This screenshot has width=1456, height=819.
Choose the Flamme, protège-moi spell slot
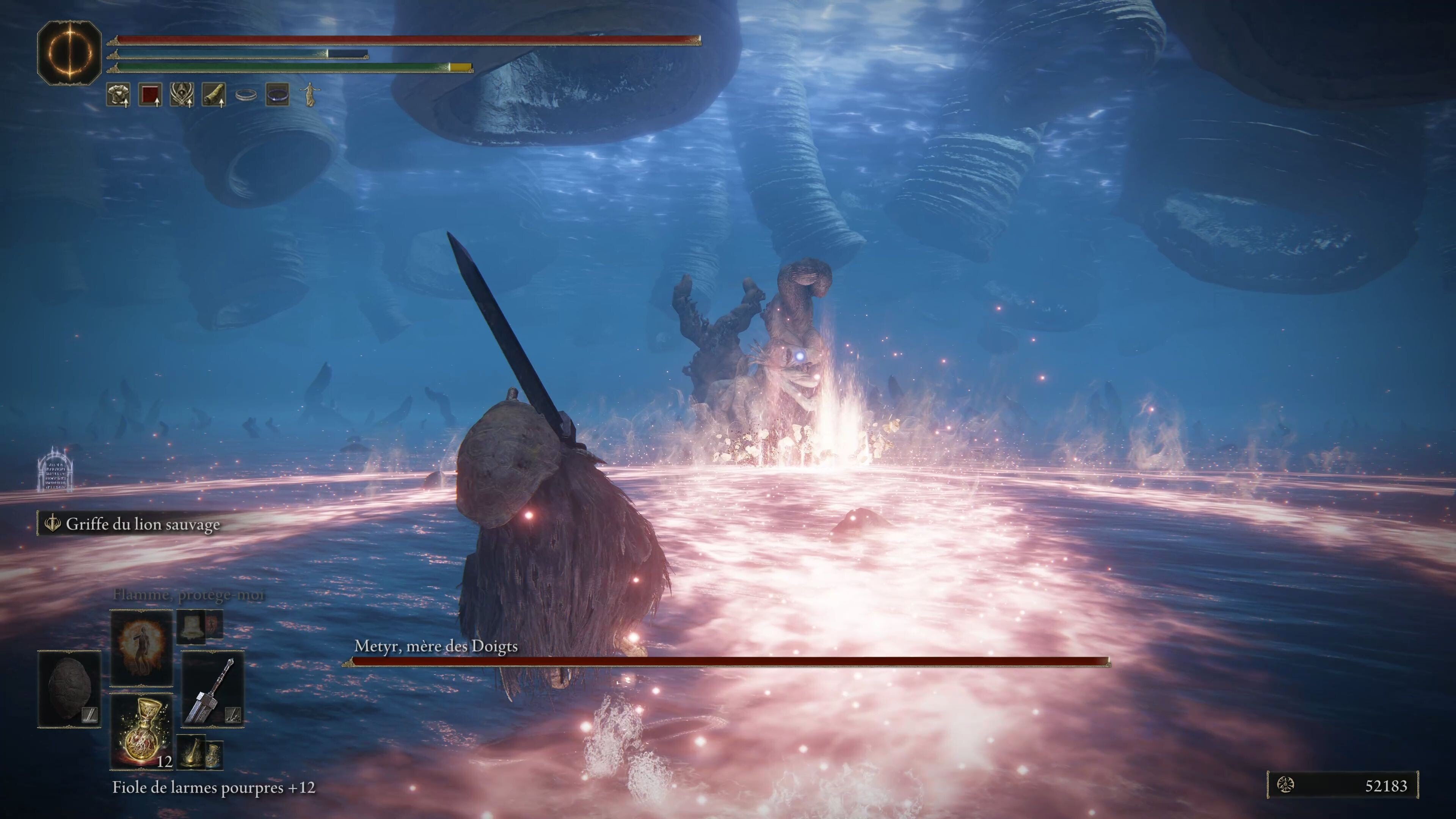click(x=141, y=647)
